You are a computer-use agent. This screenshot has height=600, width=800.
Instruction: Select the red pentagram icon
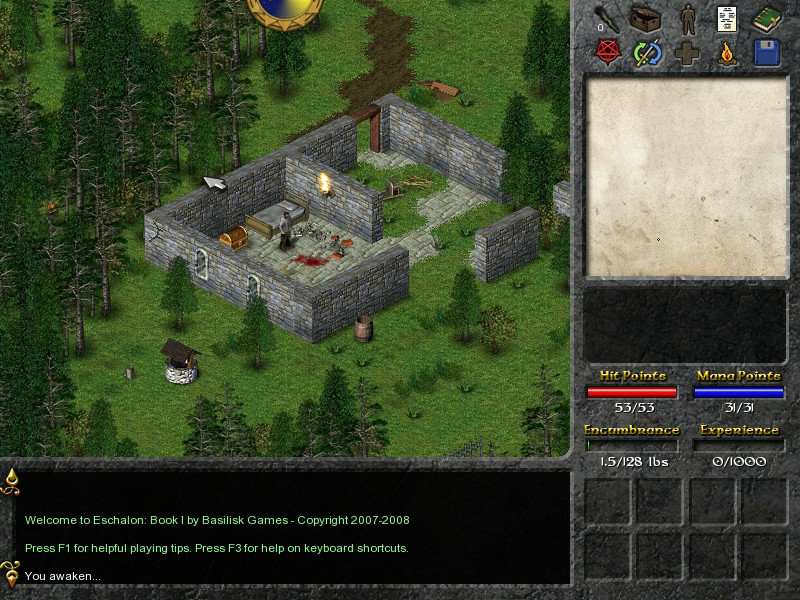tap(606, 52)
